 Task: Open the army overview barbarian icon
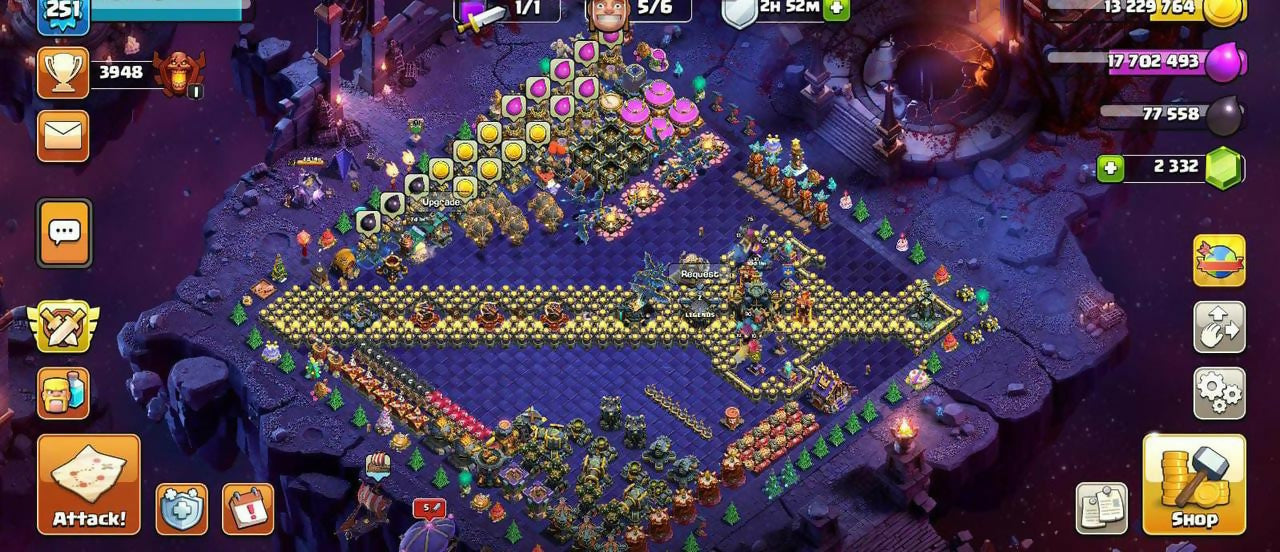click(63, 392)
